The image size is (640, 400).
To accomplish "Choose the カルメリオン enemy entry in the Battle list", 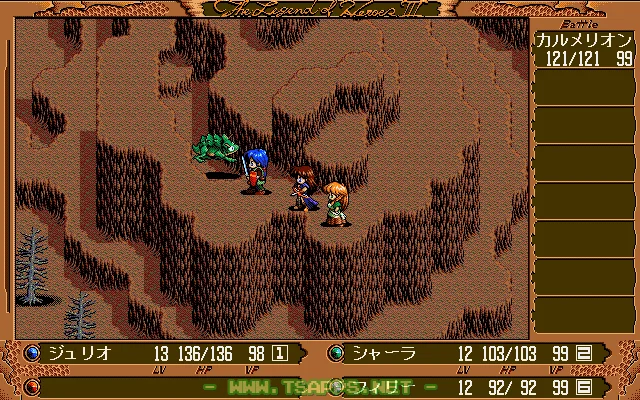I will (584, 50).
